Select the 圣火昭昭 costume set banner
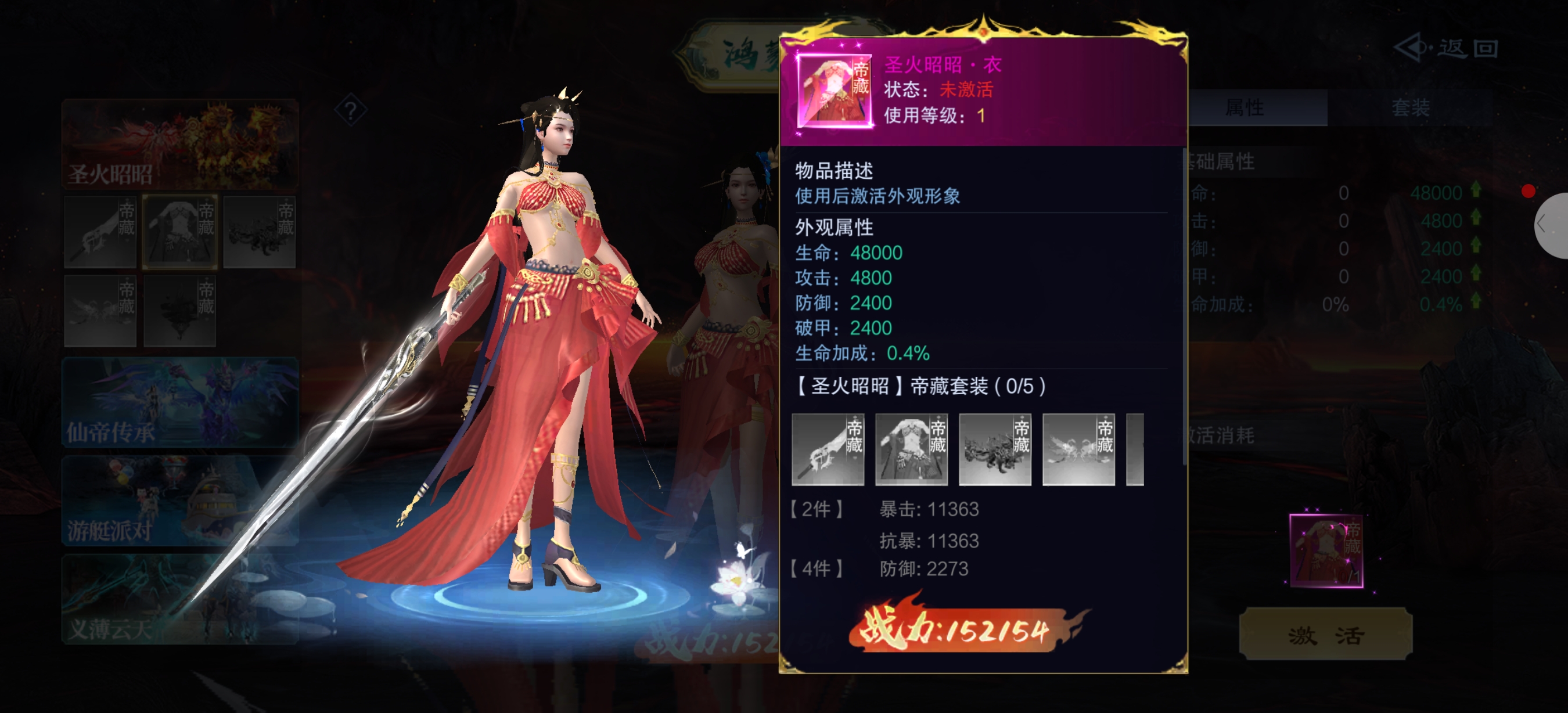 180,144
